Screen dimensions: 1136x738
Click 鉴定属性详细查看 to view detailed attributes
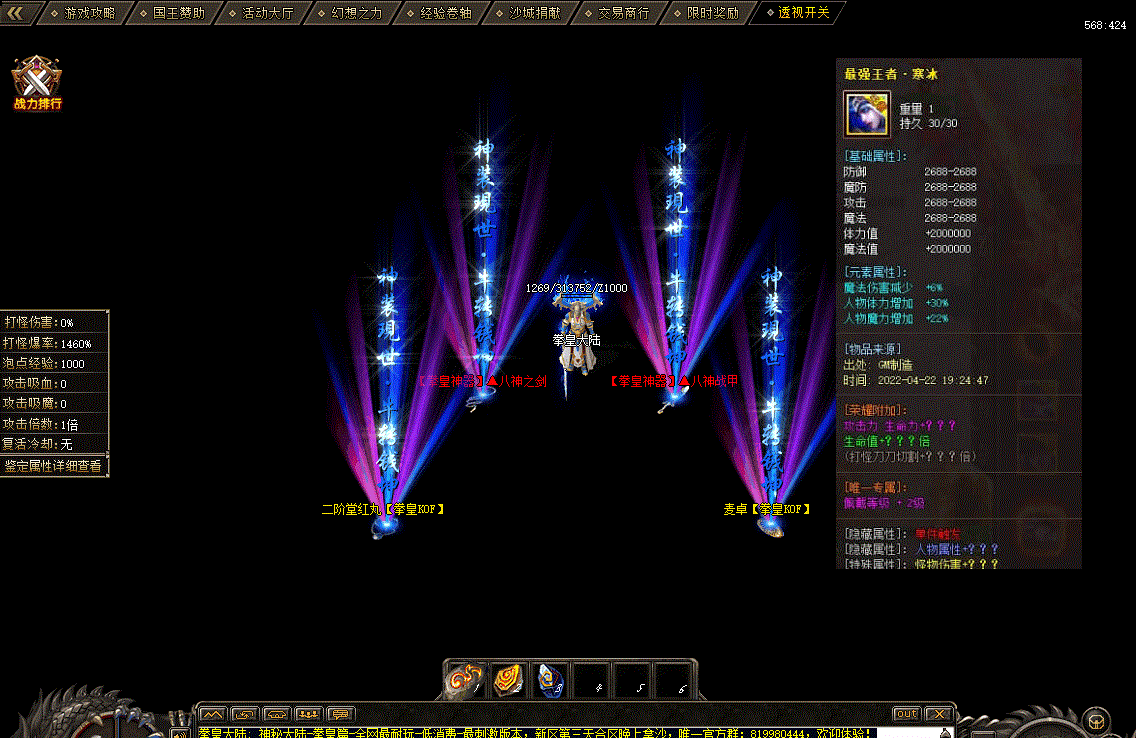coord(53,466)
